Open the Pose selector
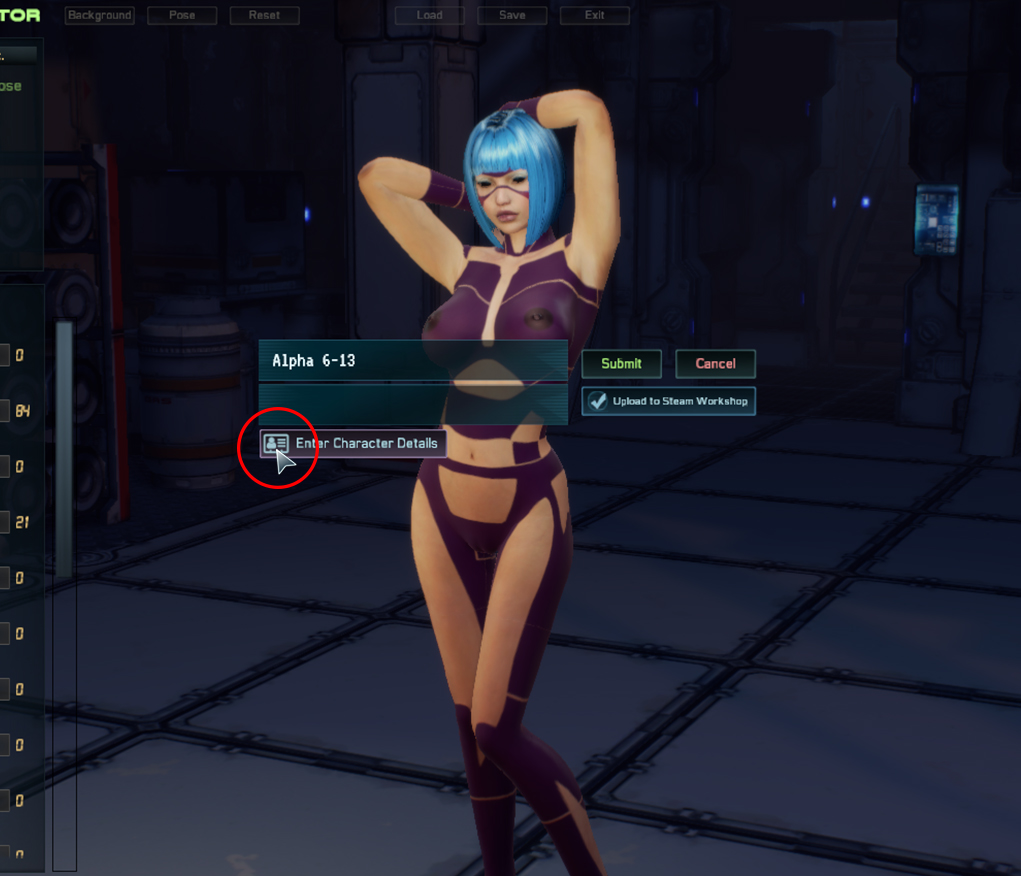Screen dimensions: 1021x876 (x=182, y=15)
